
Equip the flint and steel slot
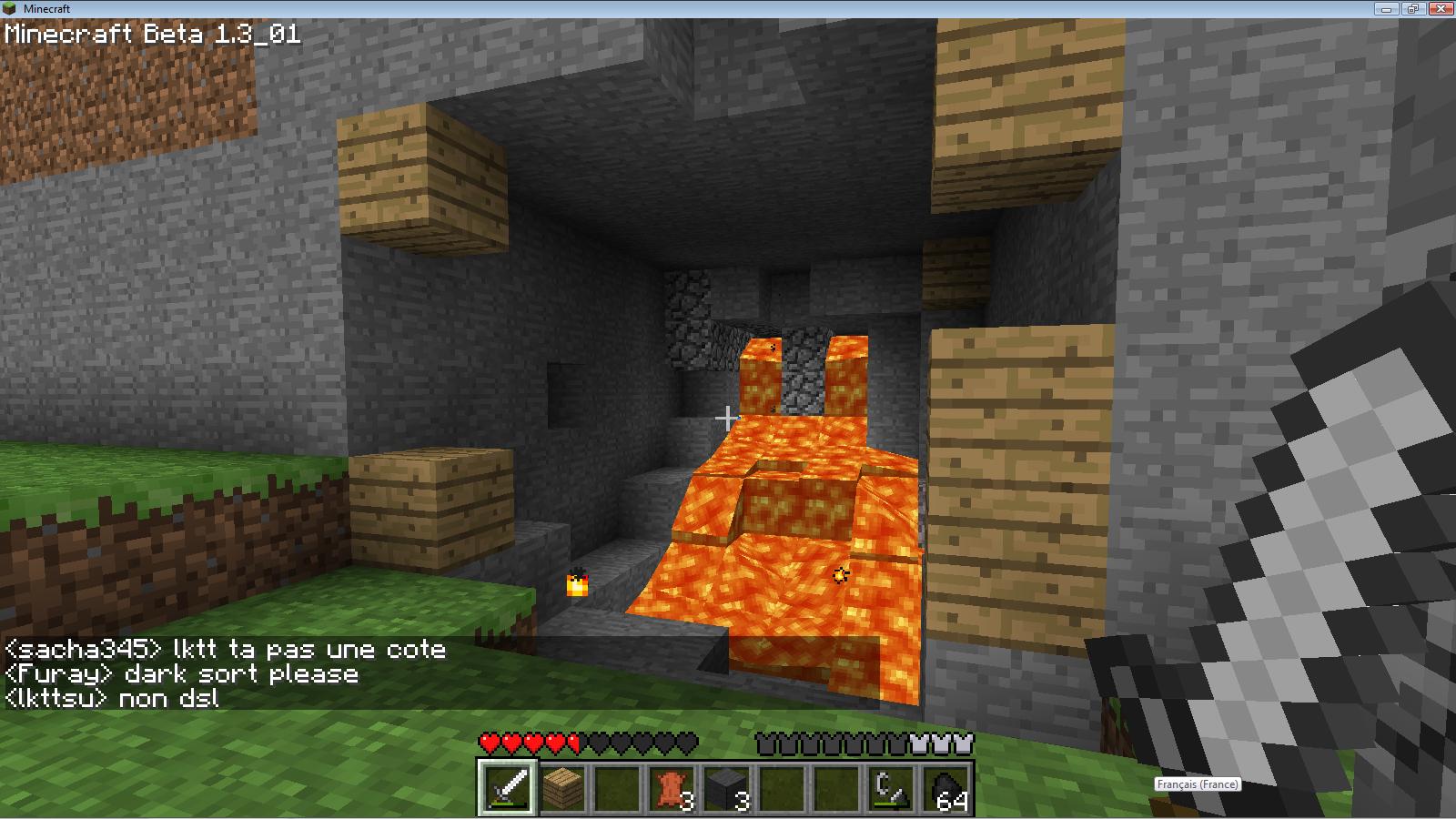point(890,787)
